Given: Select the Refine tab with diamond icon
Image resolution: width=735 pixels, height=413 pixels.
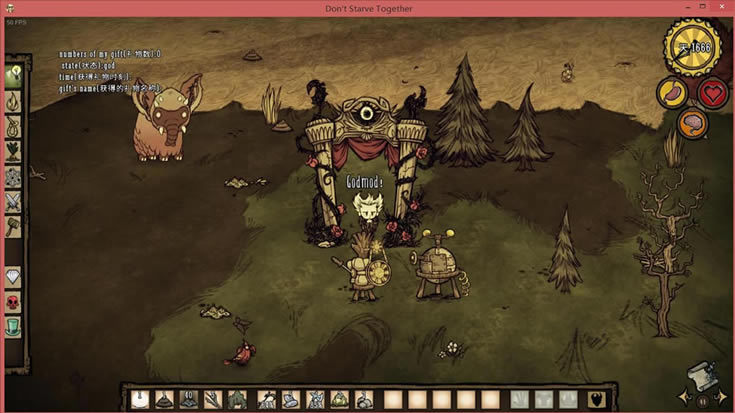Looking at the screenshot, I should pyautogui.click(x=14, y=277).
